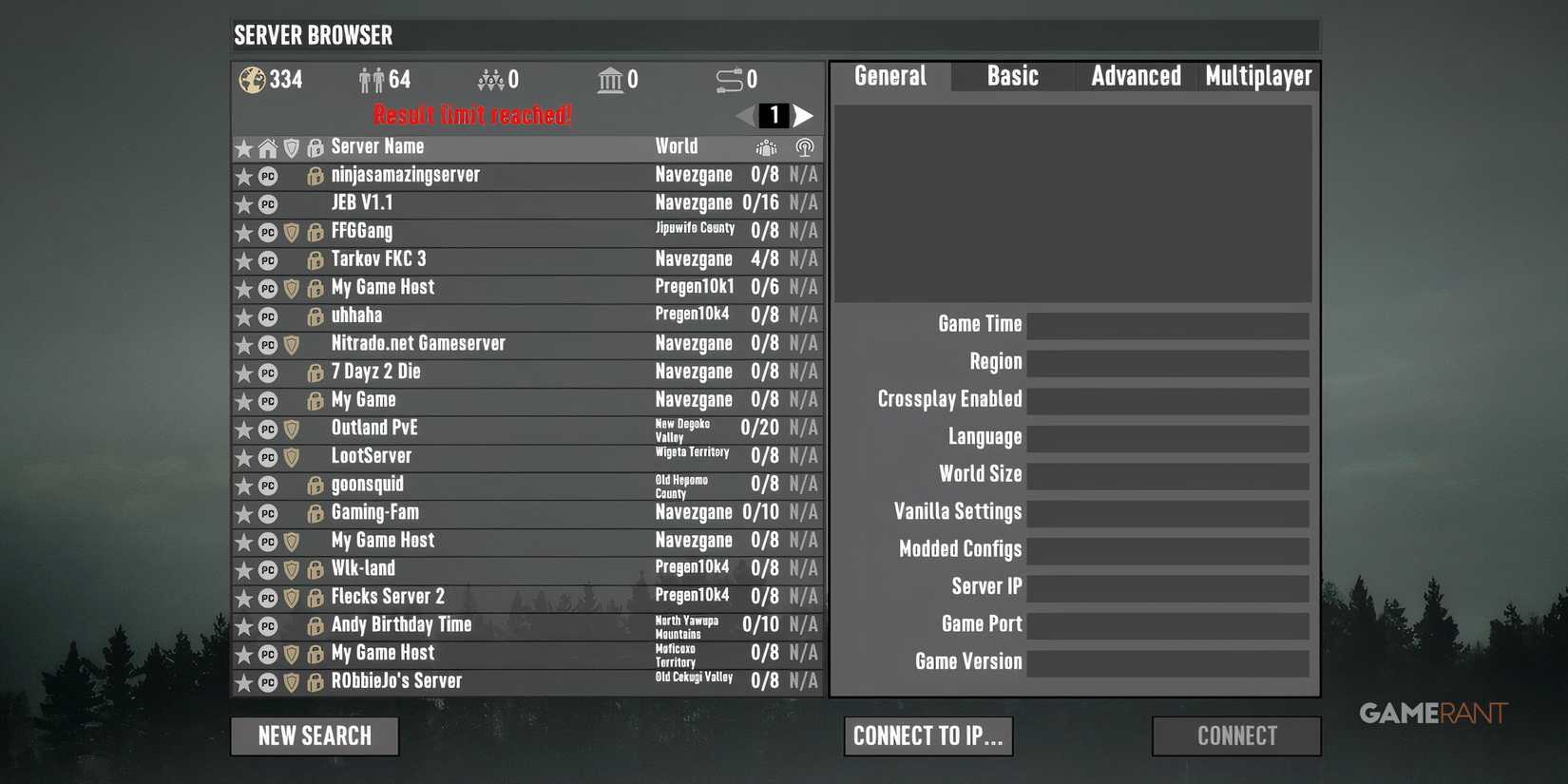
Task: Click the crowd player-count column icon
Action: click(x=765, y=147)
